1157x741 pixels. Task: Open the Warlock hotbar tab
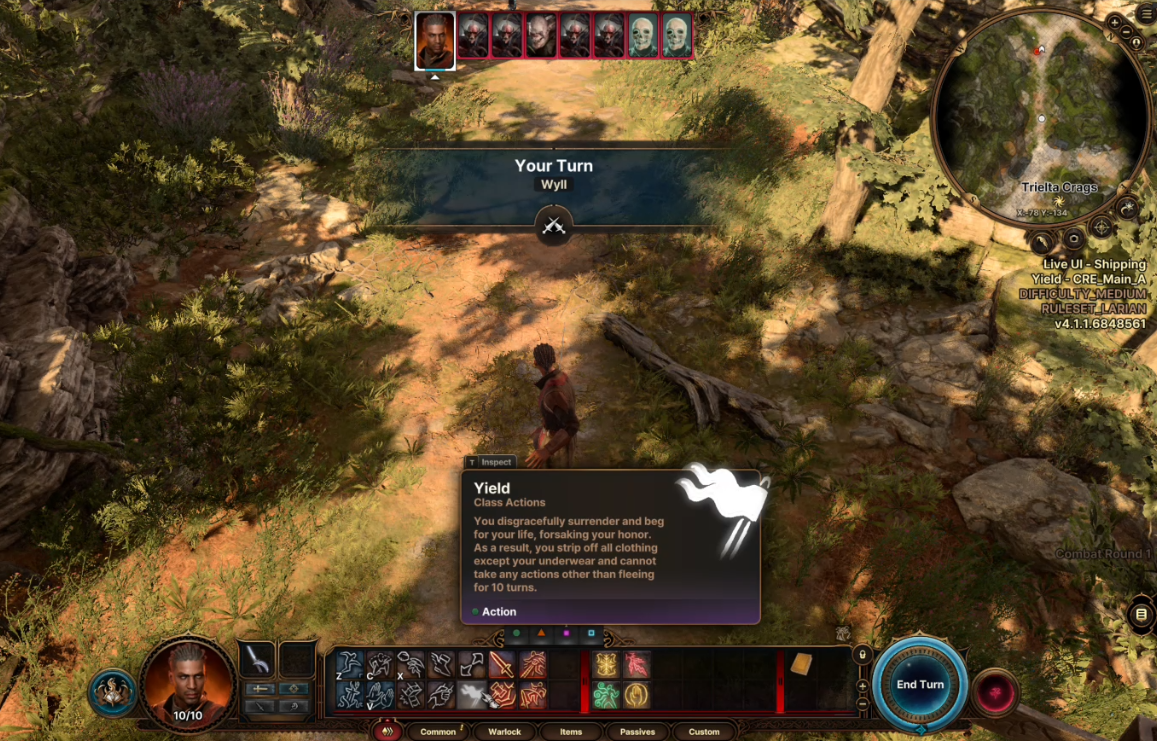click(x=504, y=731)
